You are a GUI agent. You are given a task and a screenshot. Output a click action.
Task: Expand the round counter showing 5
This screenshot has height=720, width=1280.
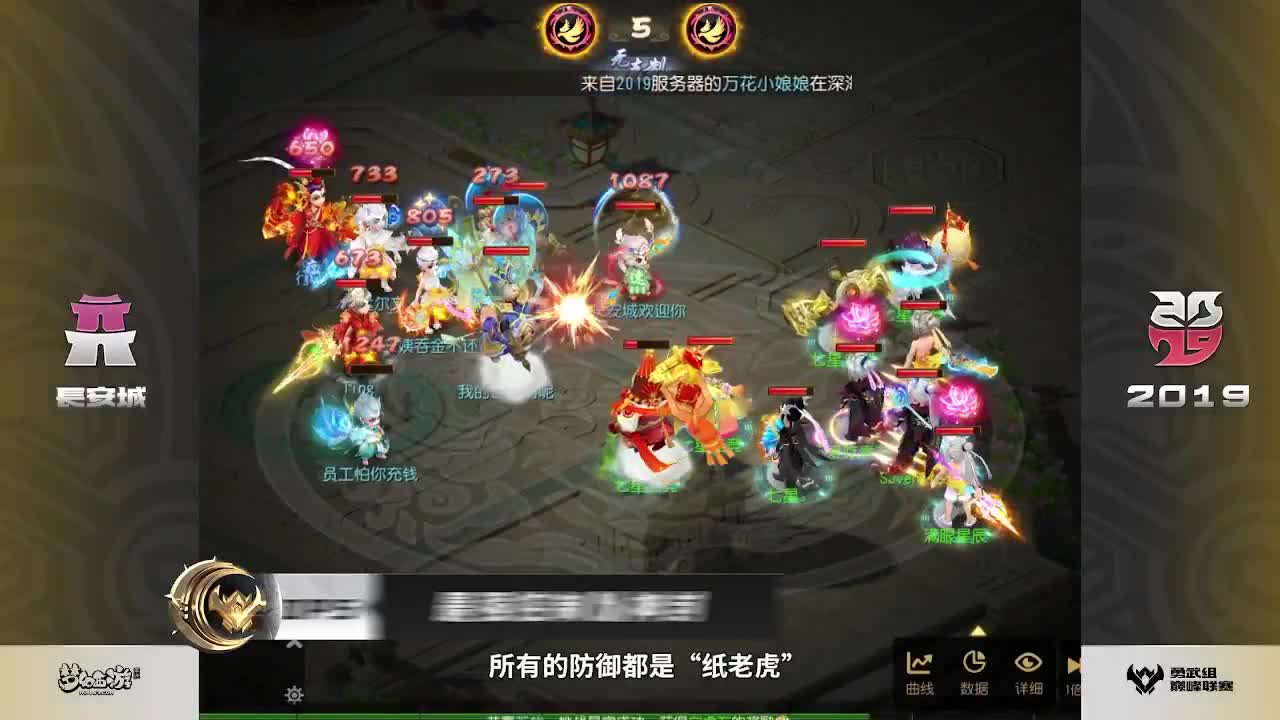(x=642, y=26)
